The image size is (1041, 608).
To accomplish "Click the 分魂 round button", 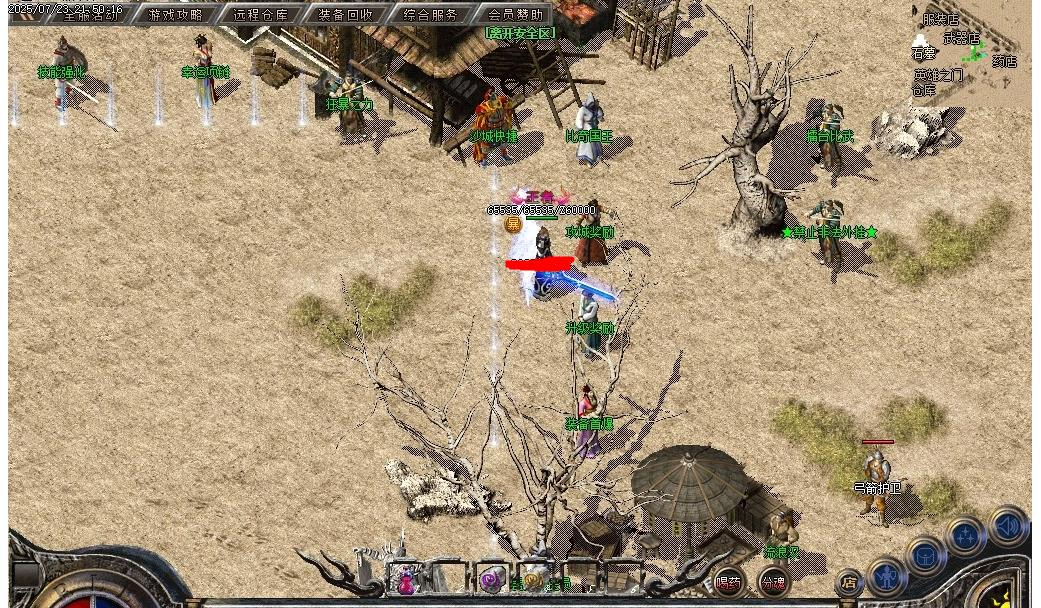I will (x=772, y=582).
